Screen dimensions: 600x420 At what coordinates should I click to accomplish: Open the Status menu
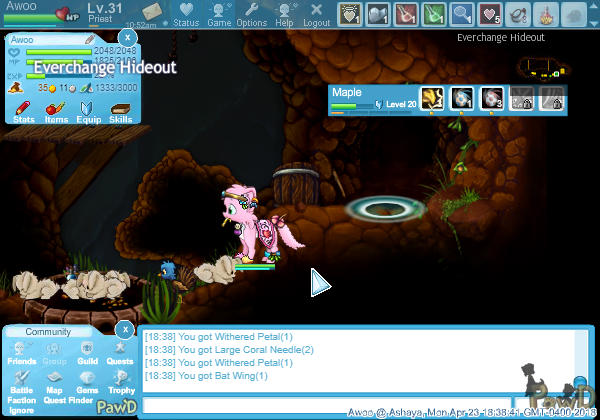click(185, 14)
